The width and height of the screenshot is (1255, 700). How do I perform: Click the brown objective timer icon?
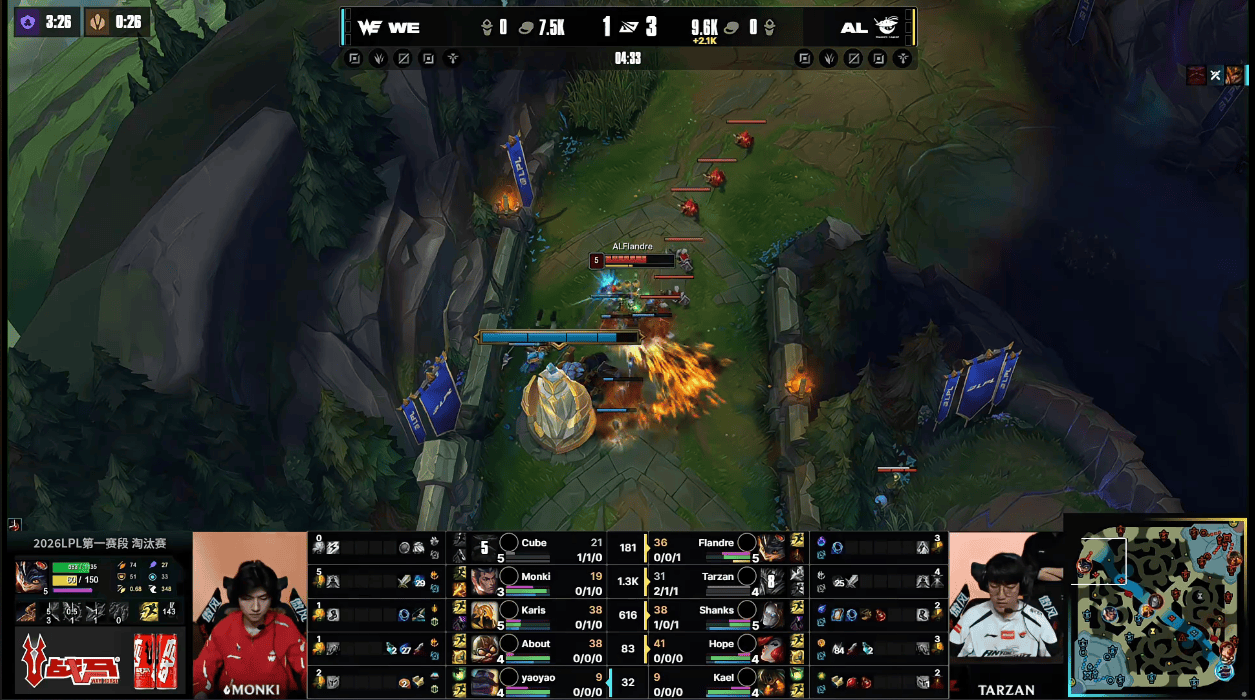coord(98,22)
